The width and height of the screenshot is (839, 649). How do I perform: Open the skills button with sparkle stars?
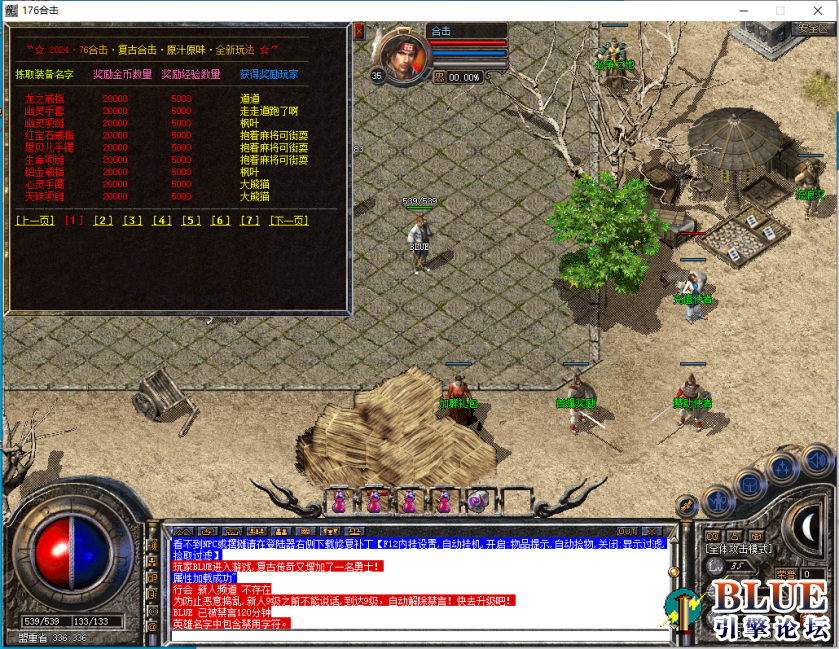pos(783,466)
